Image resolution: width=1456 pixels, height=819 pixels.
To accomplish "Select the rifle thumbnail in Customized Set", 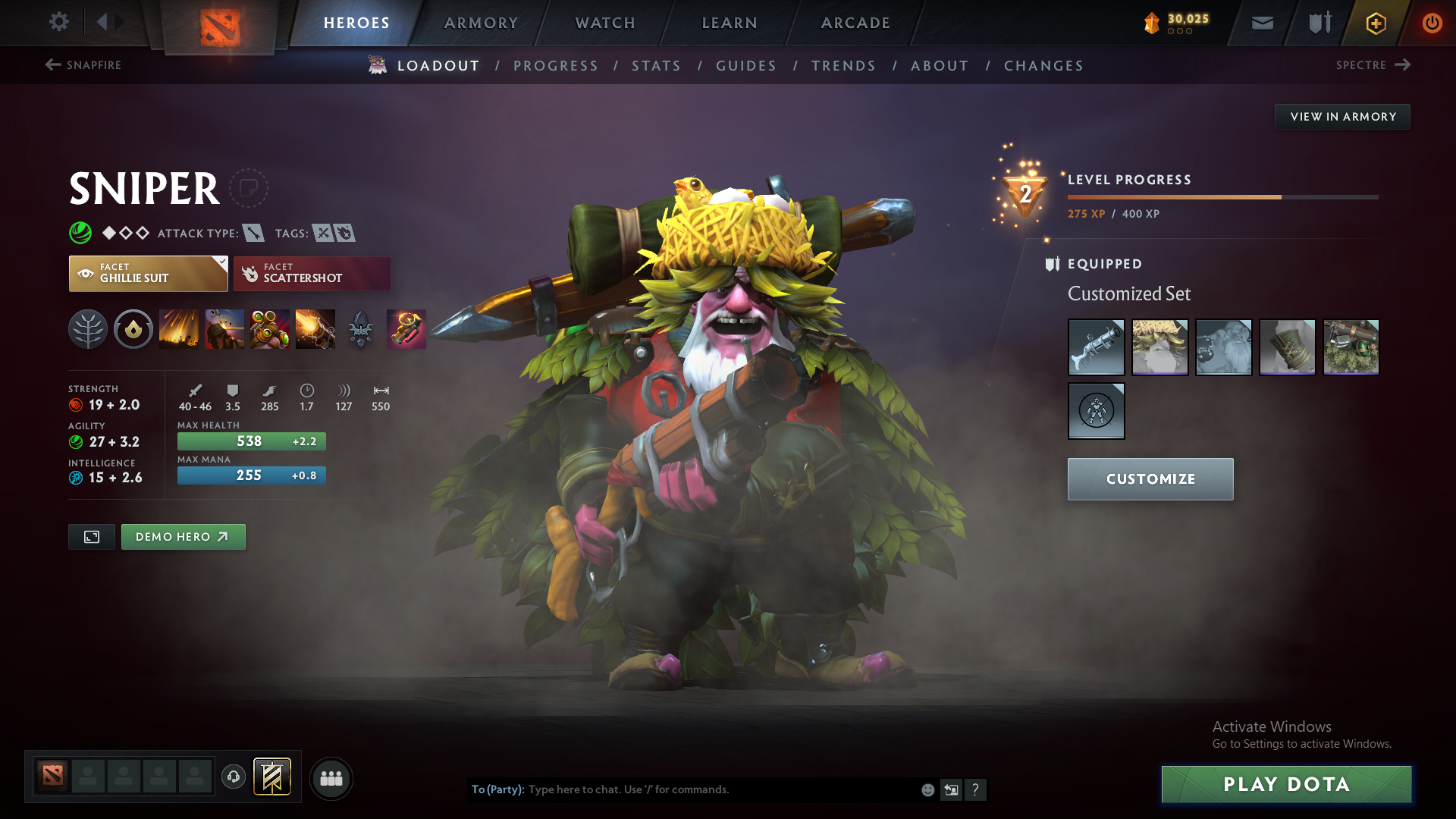I will click(x=1096, y=347).
